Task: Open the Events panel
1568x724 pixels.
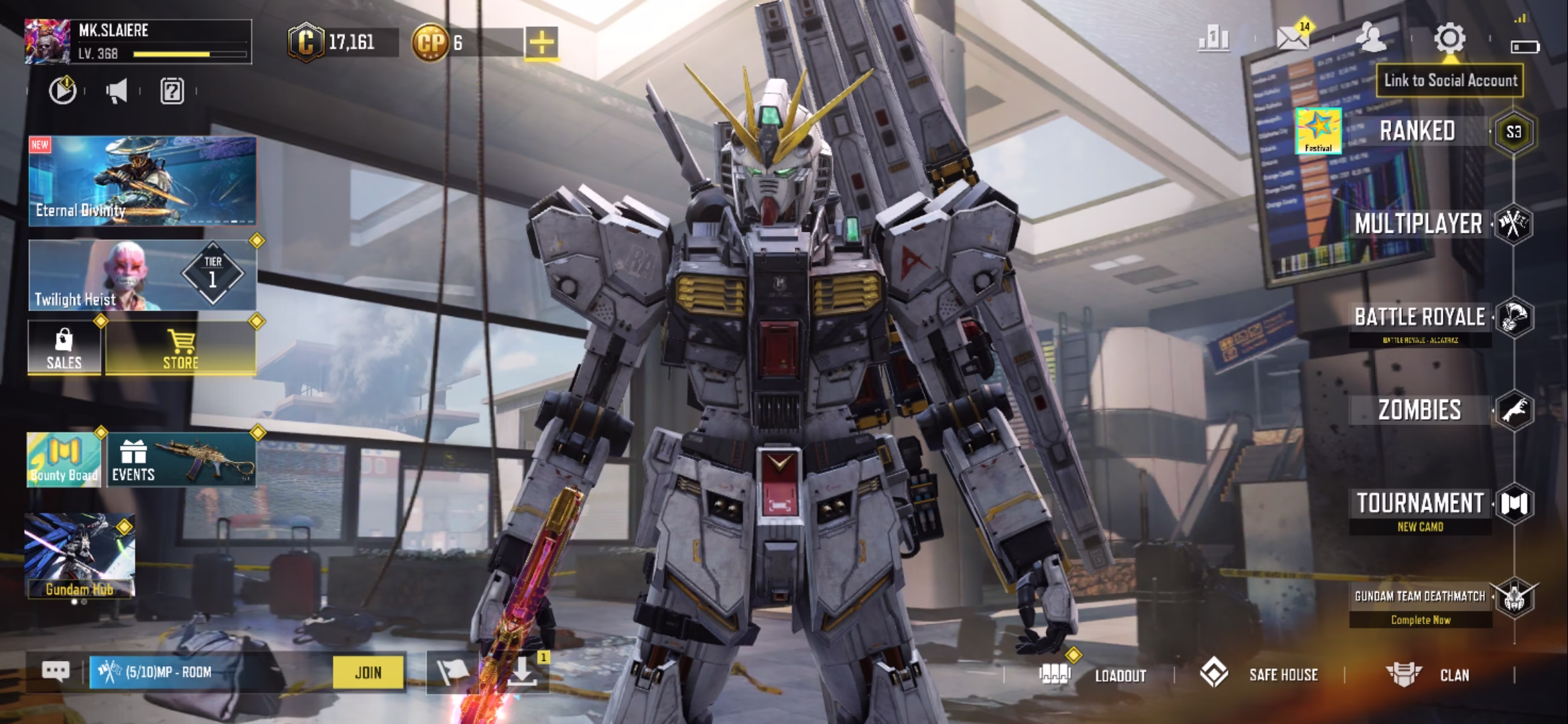Action: tap(181, 459)
